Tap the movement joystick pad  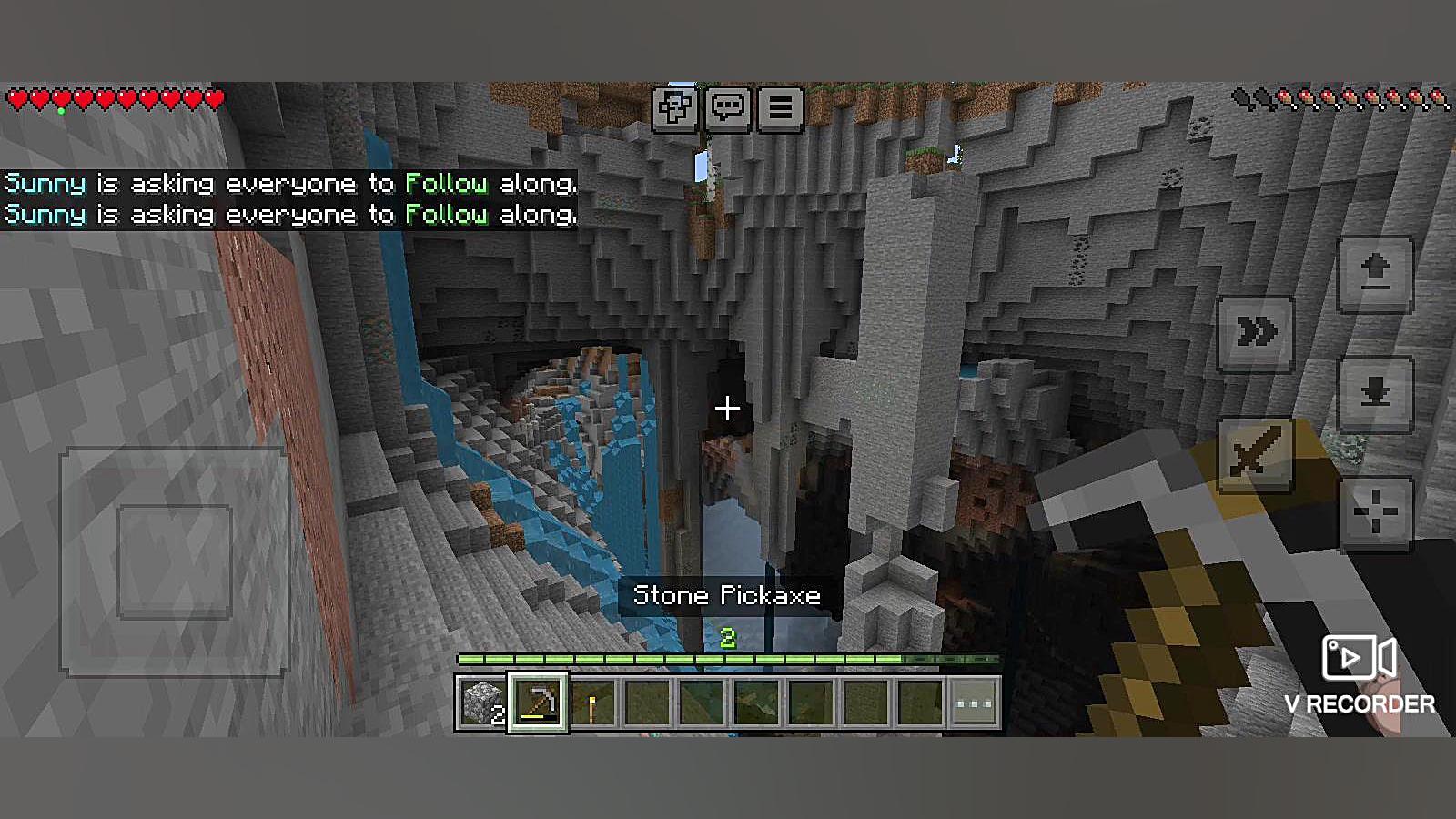(x=175, y=561)
